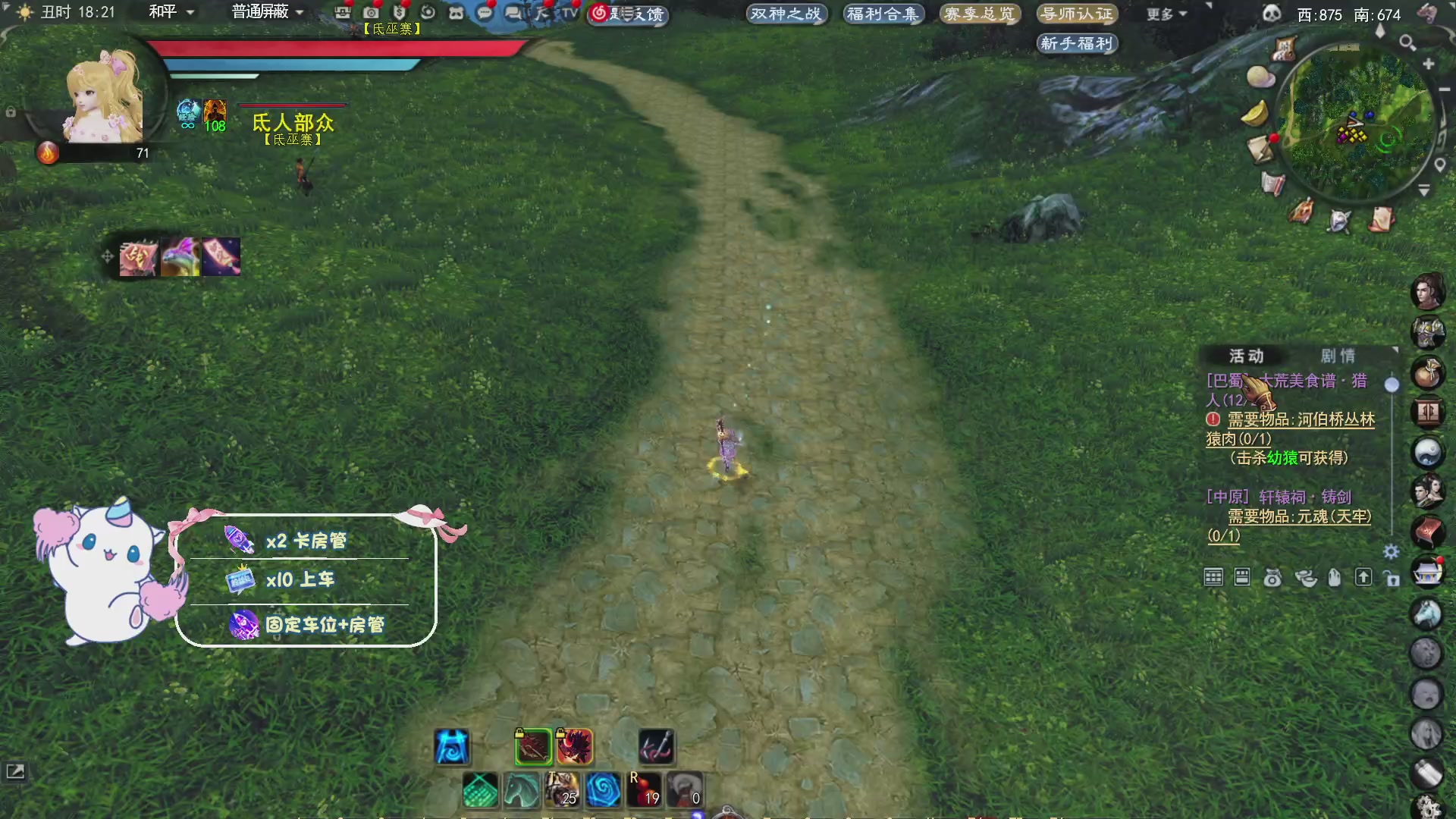Expand the 普通屏蔽 filter dropdown
The image size is (1456, 819).
click(x=262, y=12)
